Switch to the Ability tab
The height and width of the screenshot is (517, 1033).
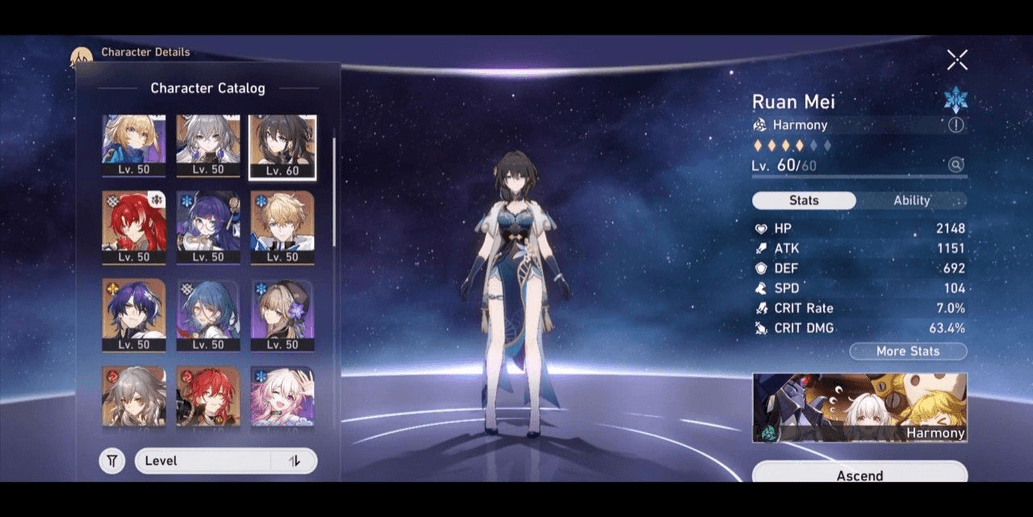pyautogui.click(x=911, y=200)
